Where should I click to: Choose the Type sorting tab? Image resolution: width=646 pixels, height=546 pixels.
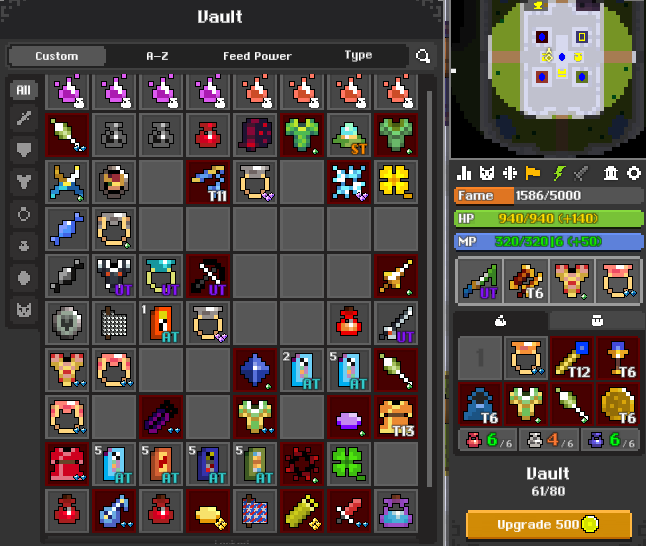pyautogui.click(x=357, y=56)
